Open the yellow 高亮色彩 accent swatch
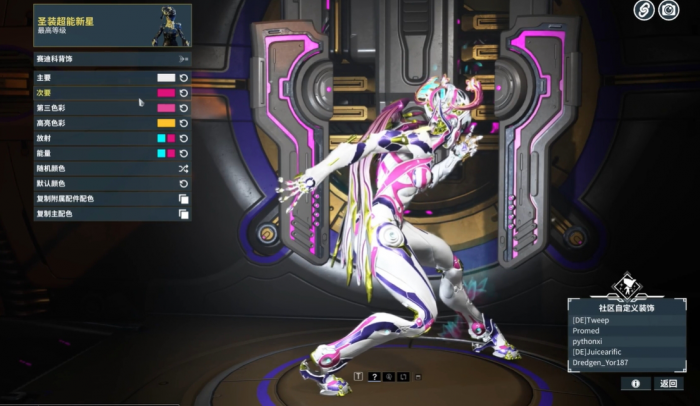Image resolution: width=700 pixels, height=406 pixels. coord(166,122)
